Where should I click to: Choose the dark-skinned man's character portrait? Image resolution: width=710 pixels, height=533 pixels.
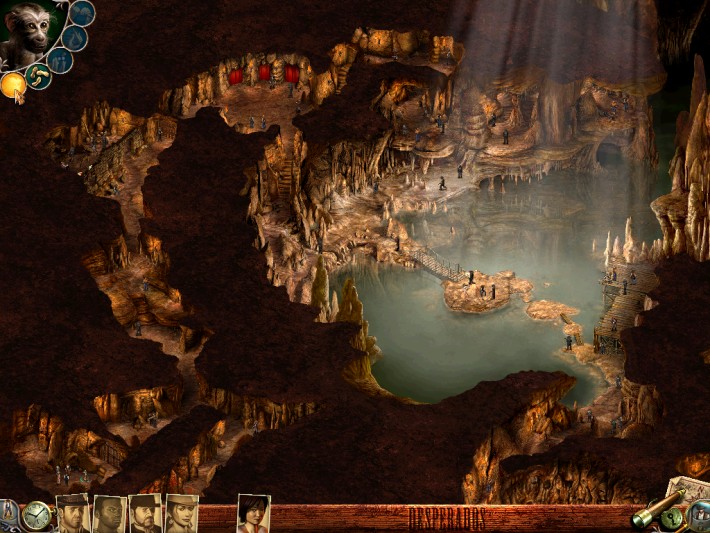click(x=110, y=514)
